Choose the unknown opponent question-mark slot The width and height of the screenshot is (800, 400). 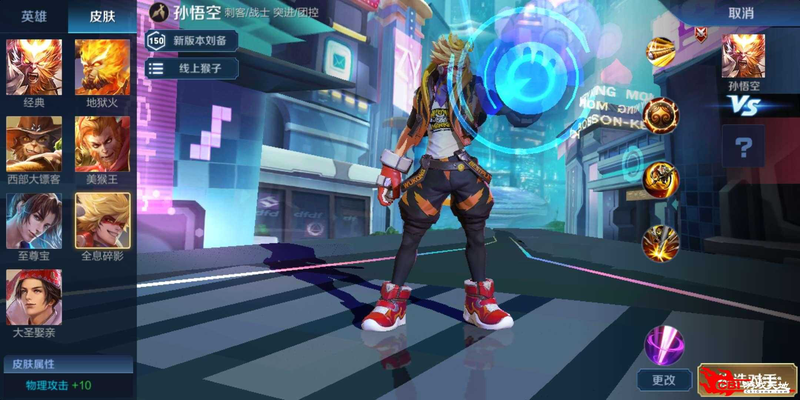click(x=743, y=149)
